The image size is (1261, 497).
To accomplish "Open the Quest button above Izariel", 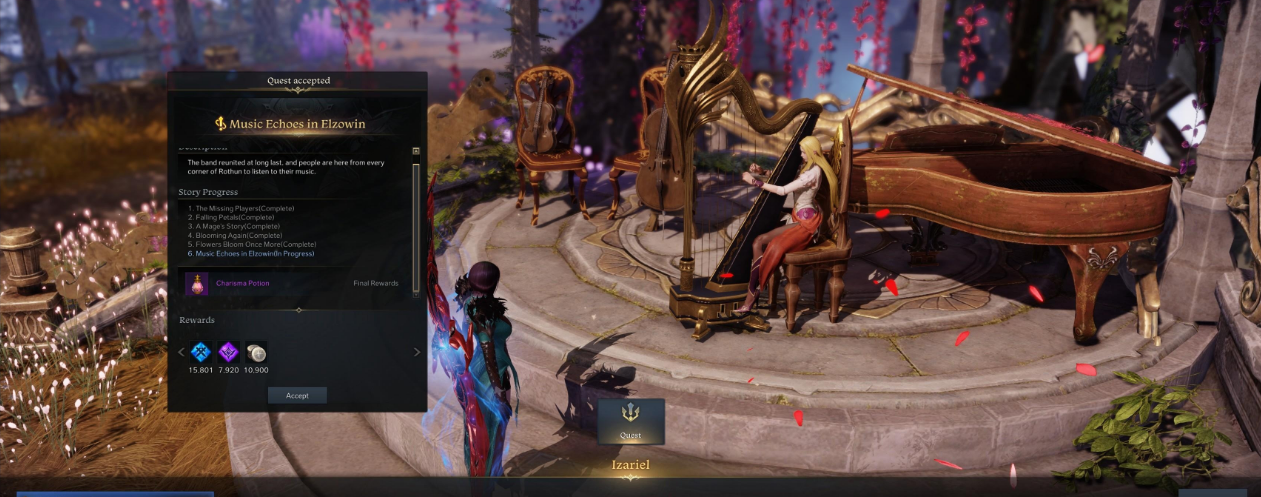I will pyautogui.click(x=631, y=421).
